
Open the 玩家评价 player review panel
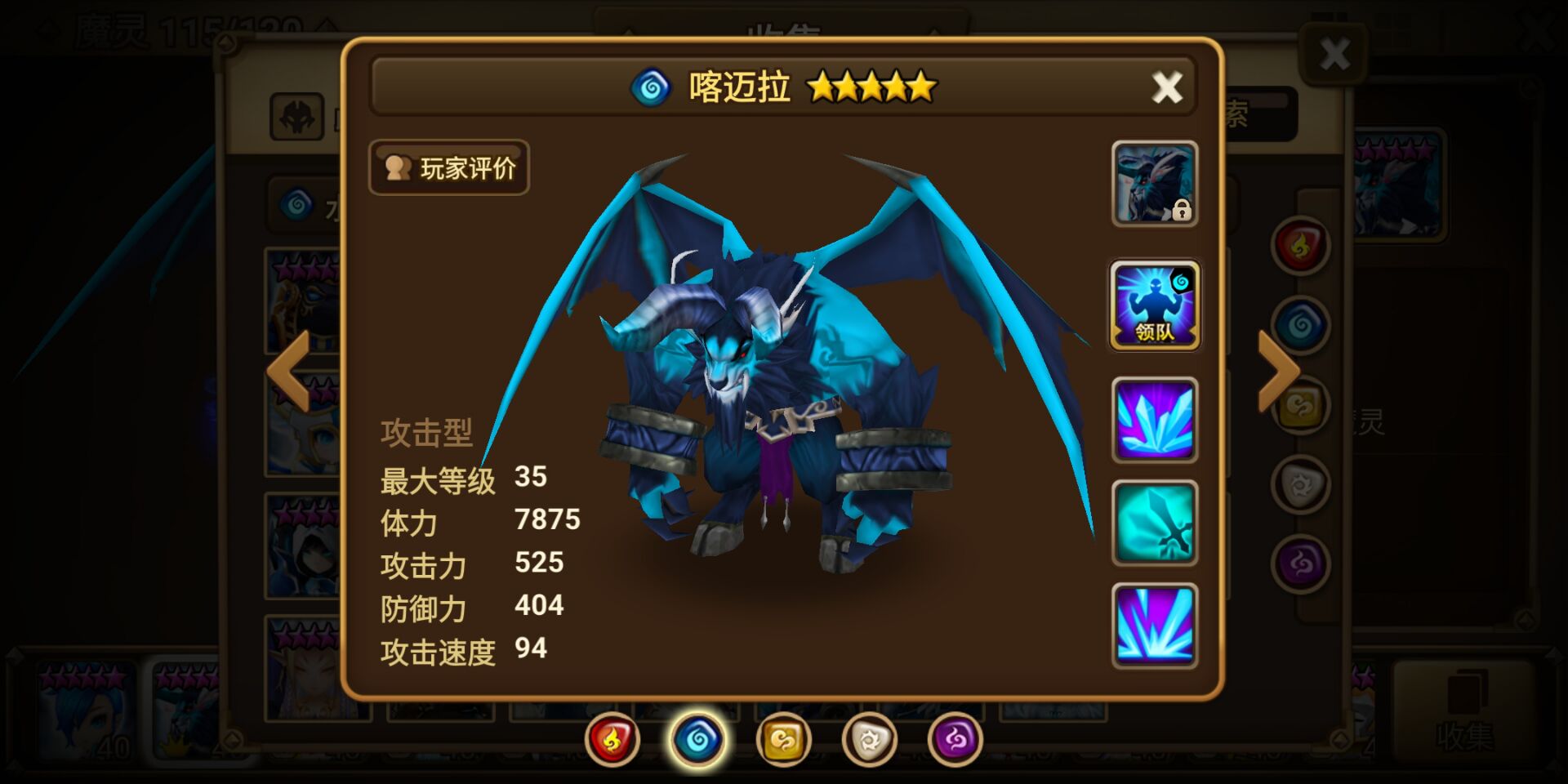(448, 167)
